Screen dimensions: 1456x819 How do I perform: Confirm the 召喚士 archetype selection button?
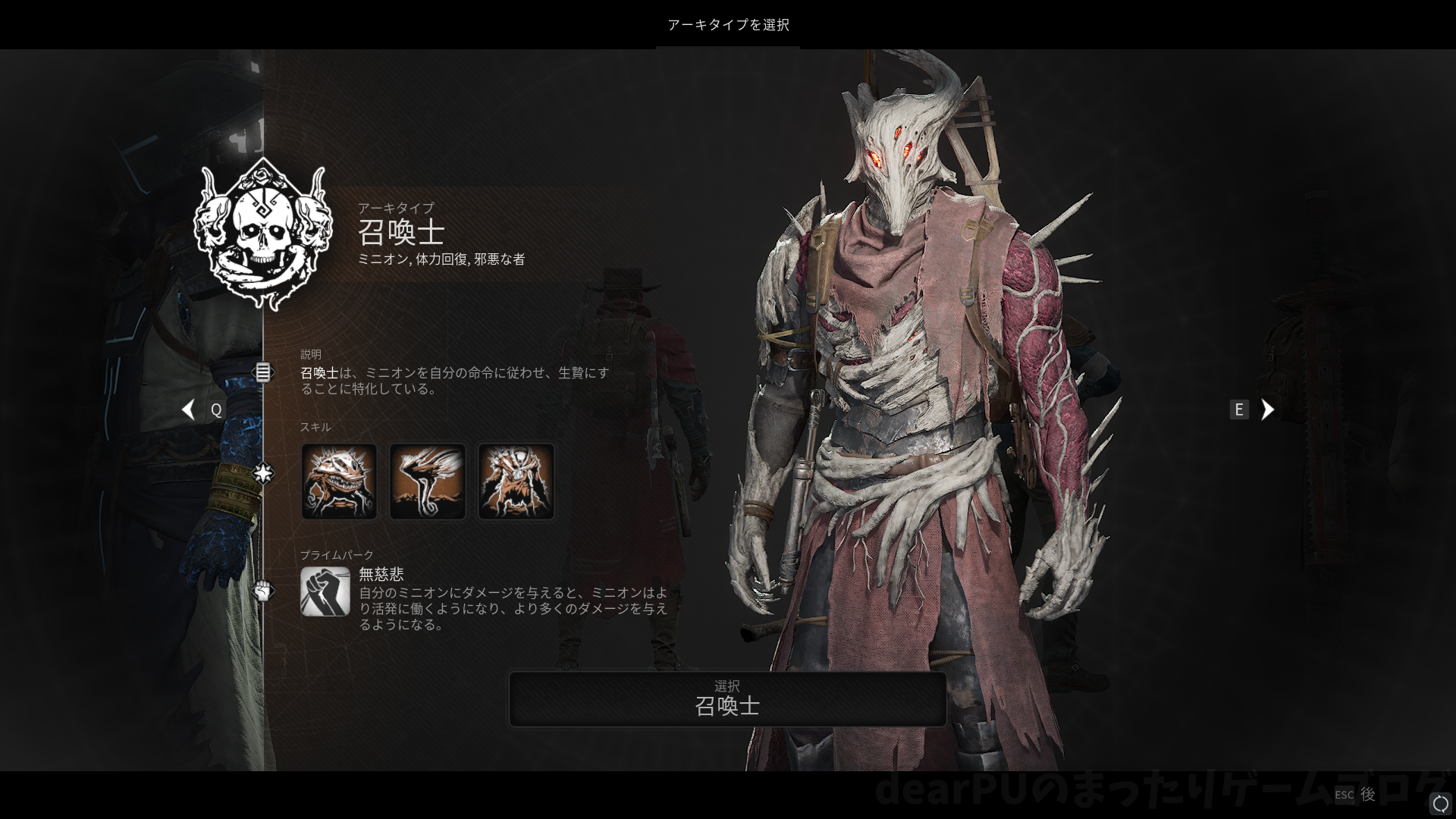pos(727,698)
